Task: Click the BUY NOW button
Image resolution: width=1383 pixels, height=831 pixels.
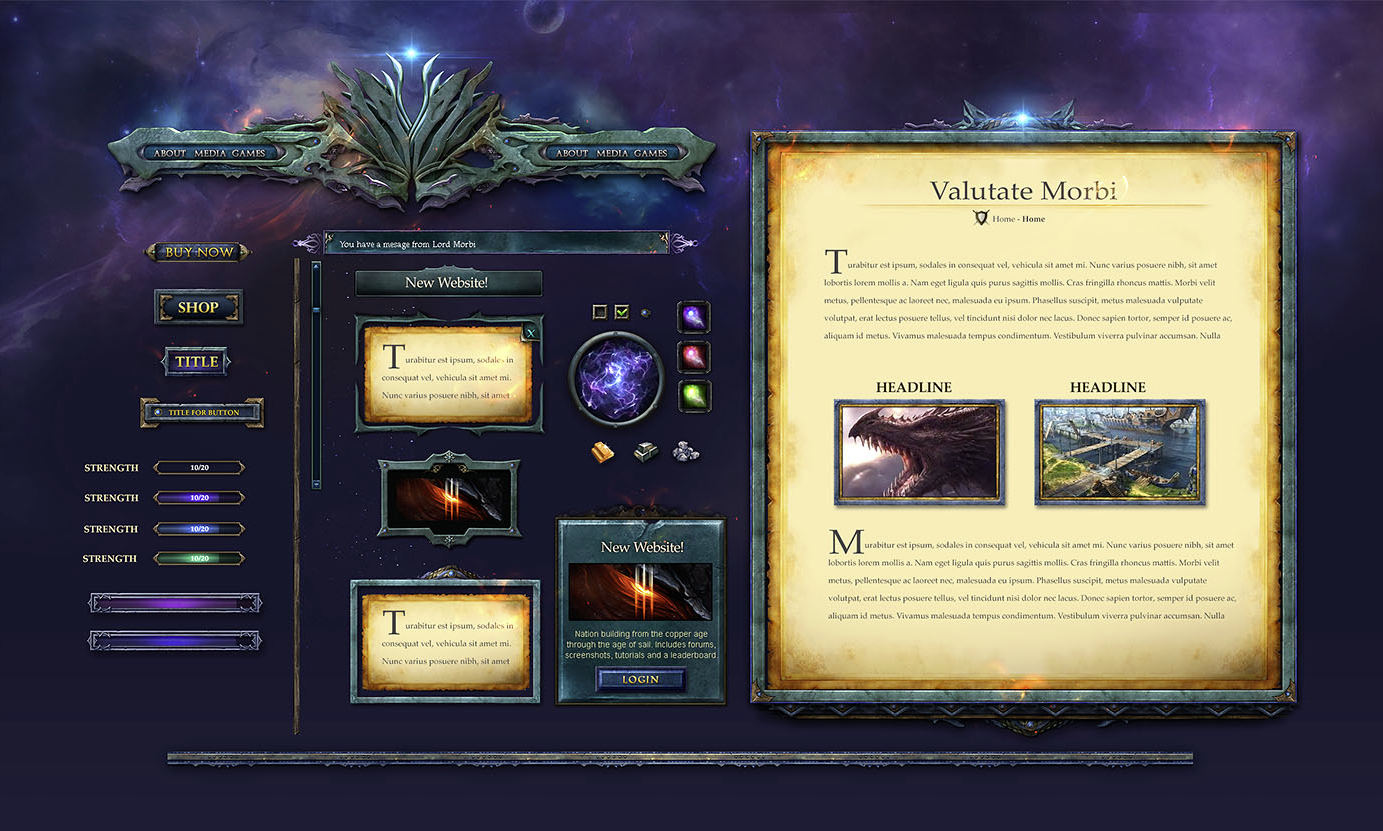Action: click(x=198, y=252)
